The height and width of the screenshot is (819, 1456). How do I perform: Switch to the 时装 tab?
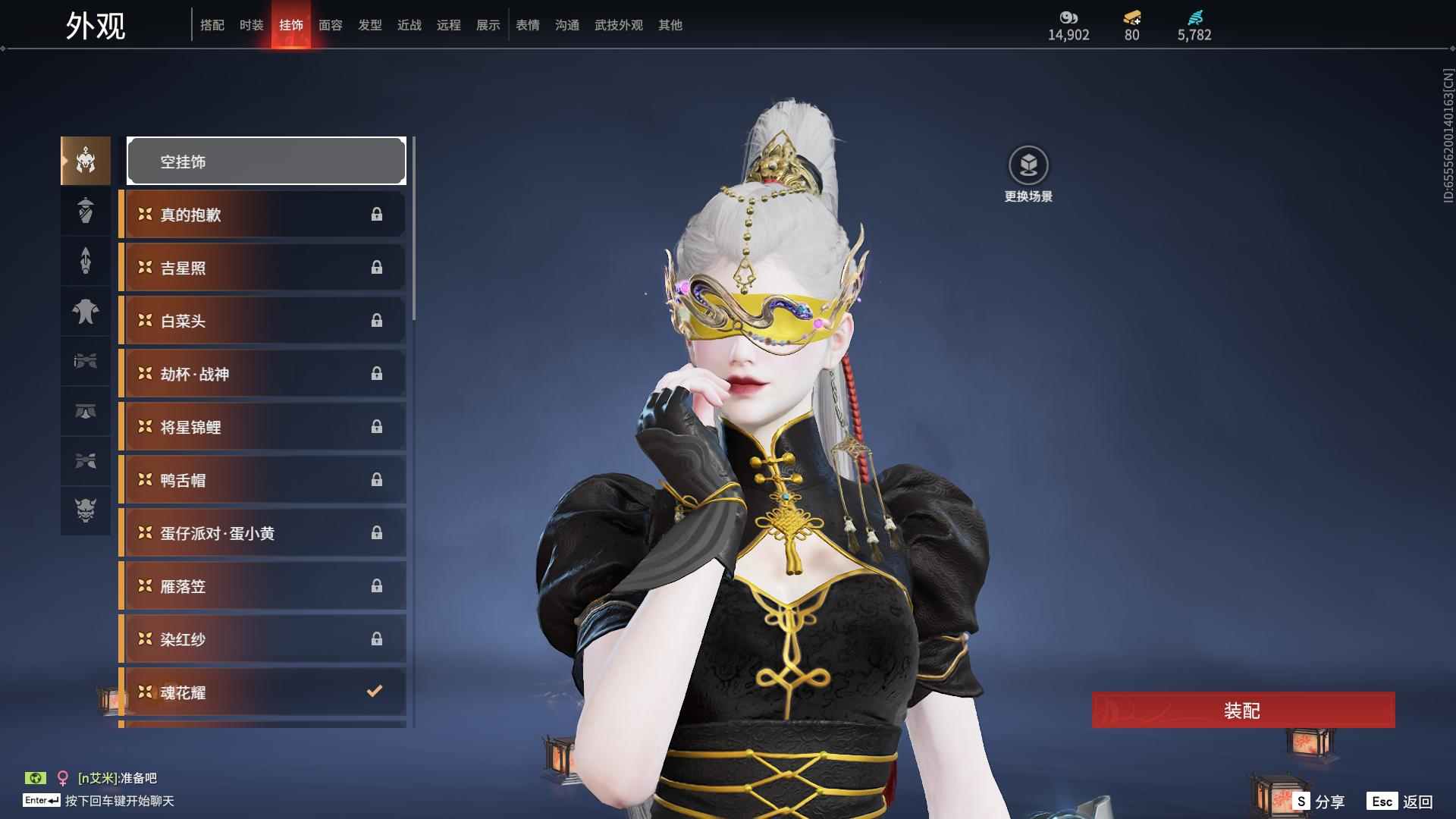[252, 25]
